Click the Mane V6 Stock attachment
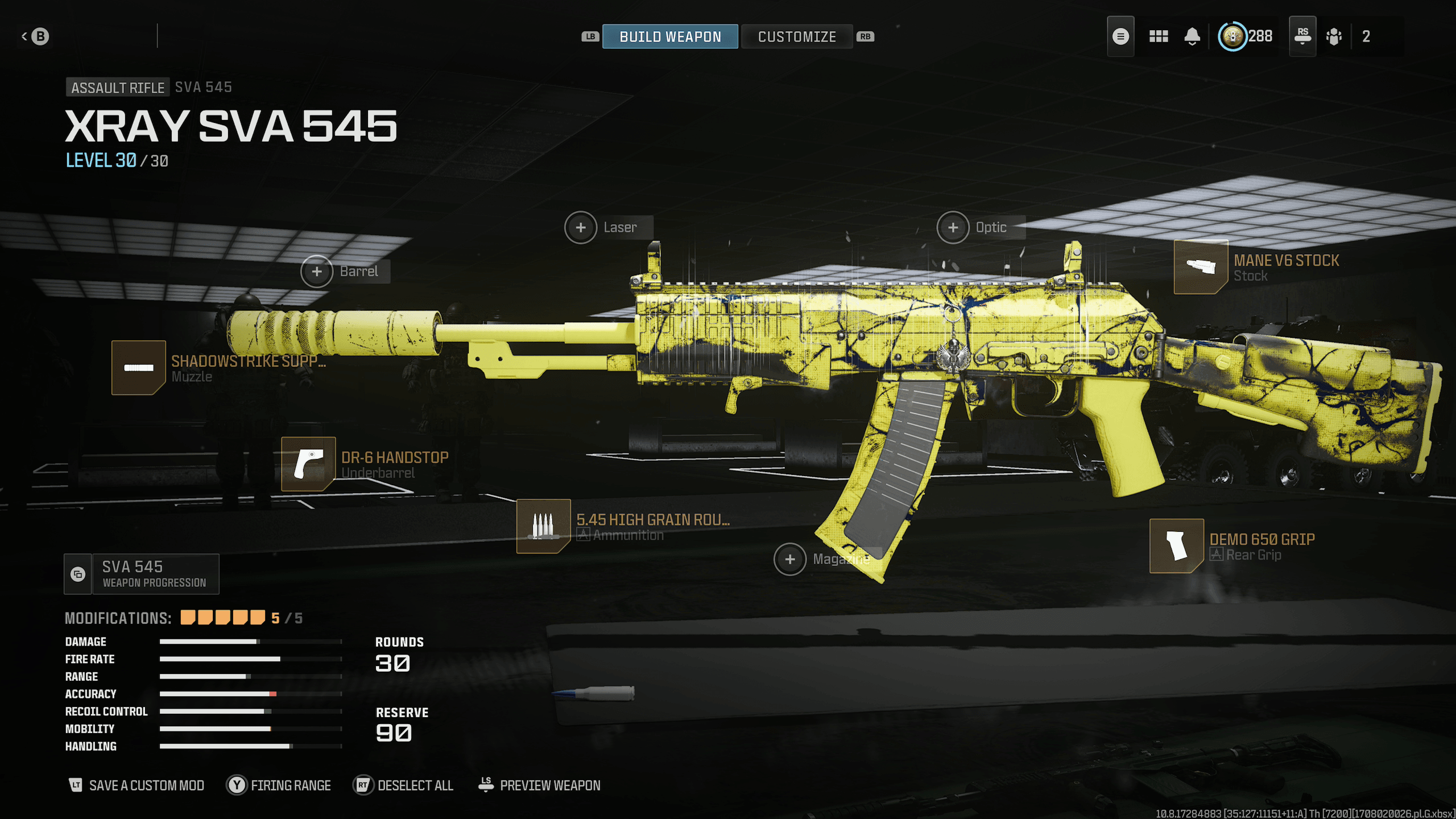Viewport: 1456px width, 819px height. click(1202, 268)
